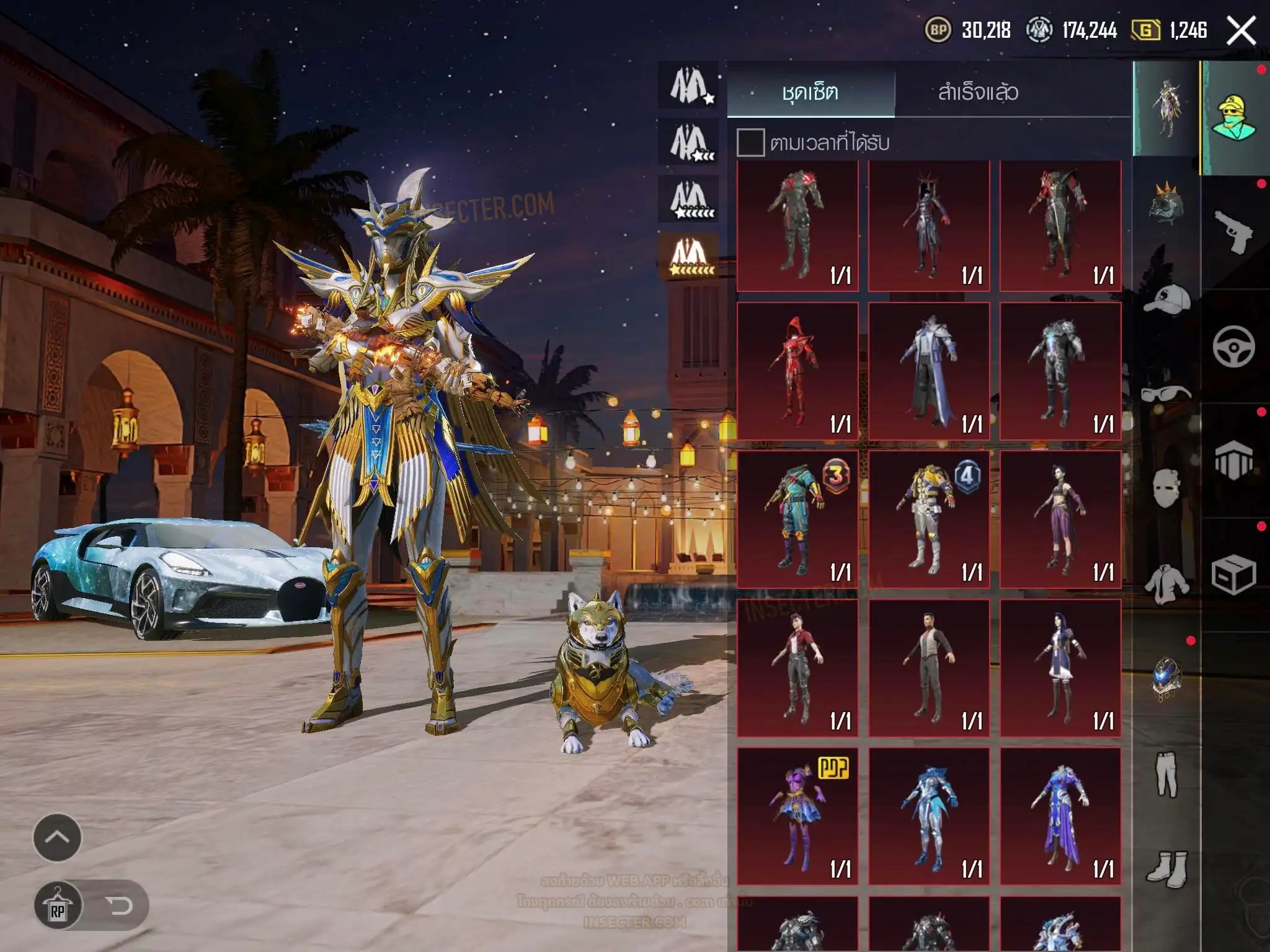Open the steering wheel vehicle category
Image resolution: width=1270 pixels, height=952 pixels.
pyautogui.click(x=1233, y=346)
